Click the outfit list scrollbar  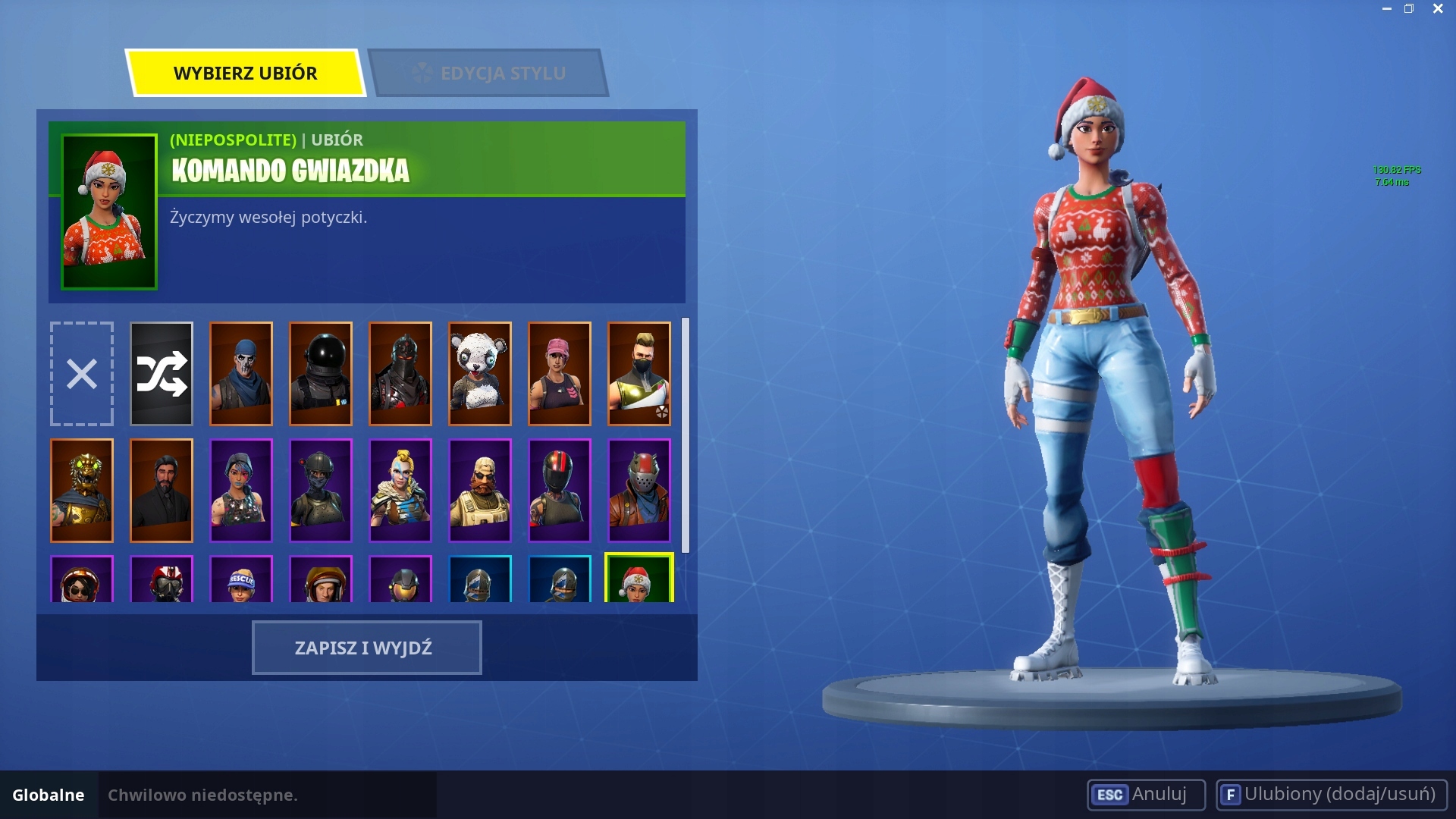[x=686, y=435]
